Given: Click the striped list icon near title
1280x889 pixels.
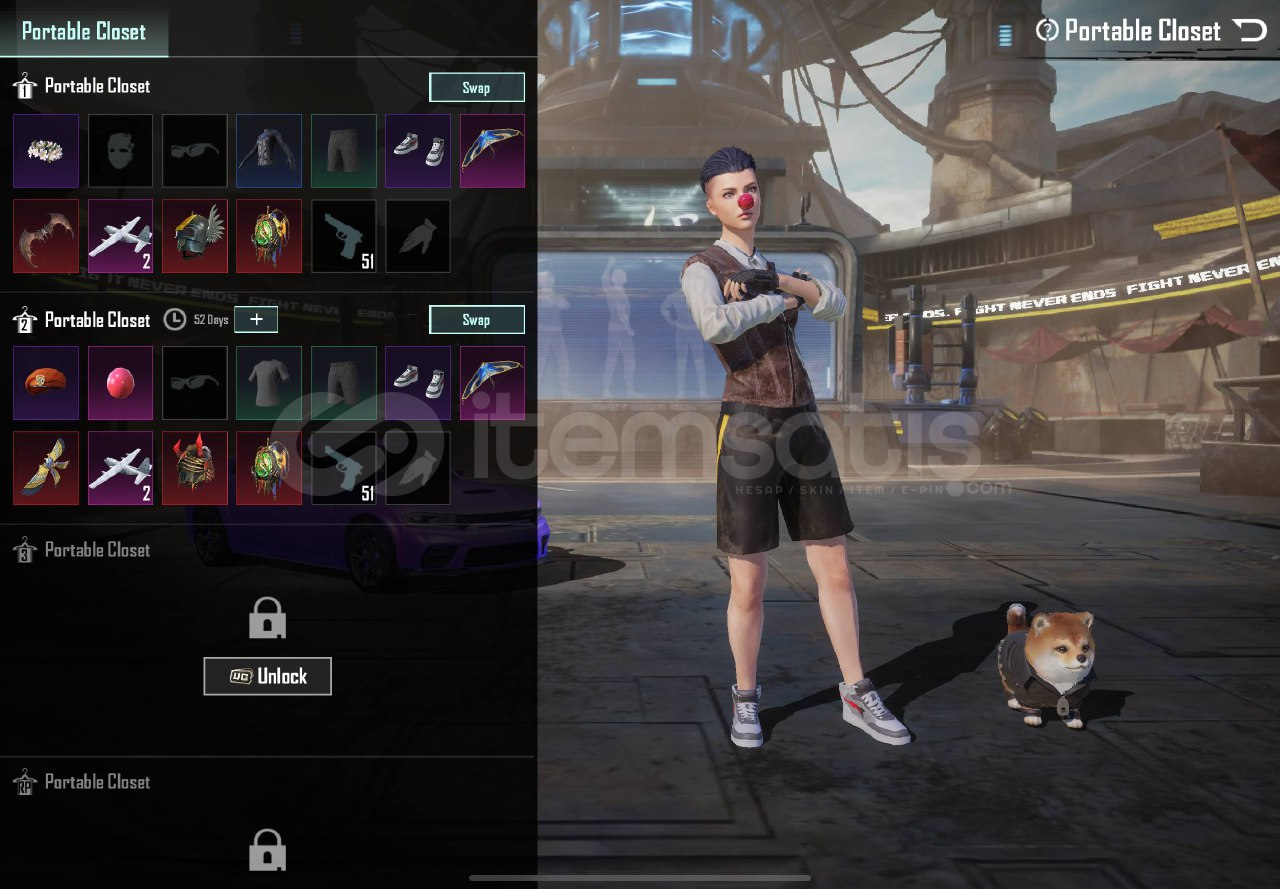Looking at the screenshot, I should point(1006,35).
